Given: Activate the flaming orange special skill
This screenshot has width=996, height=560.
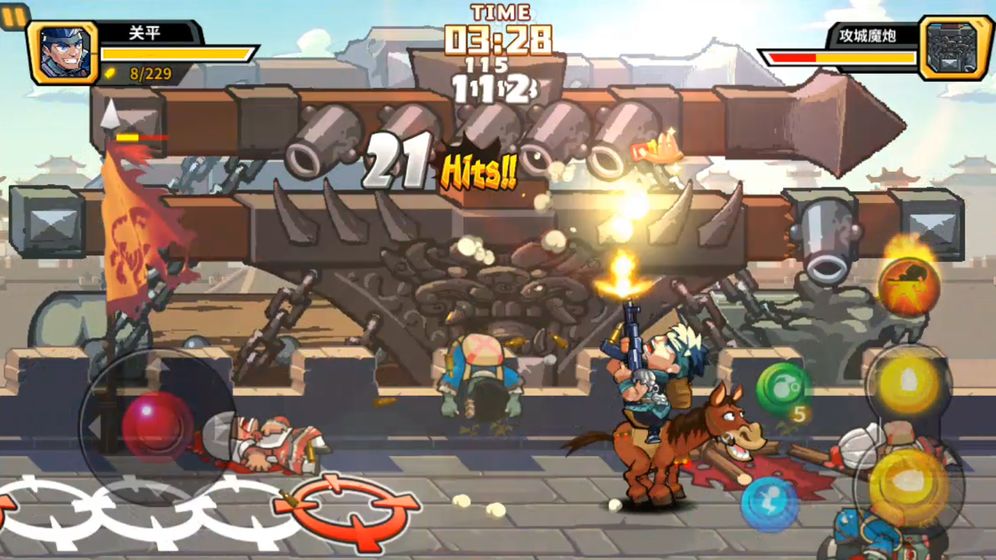Looking at the screenshot, I should coord(908,285).
